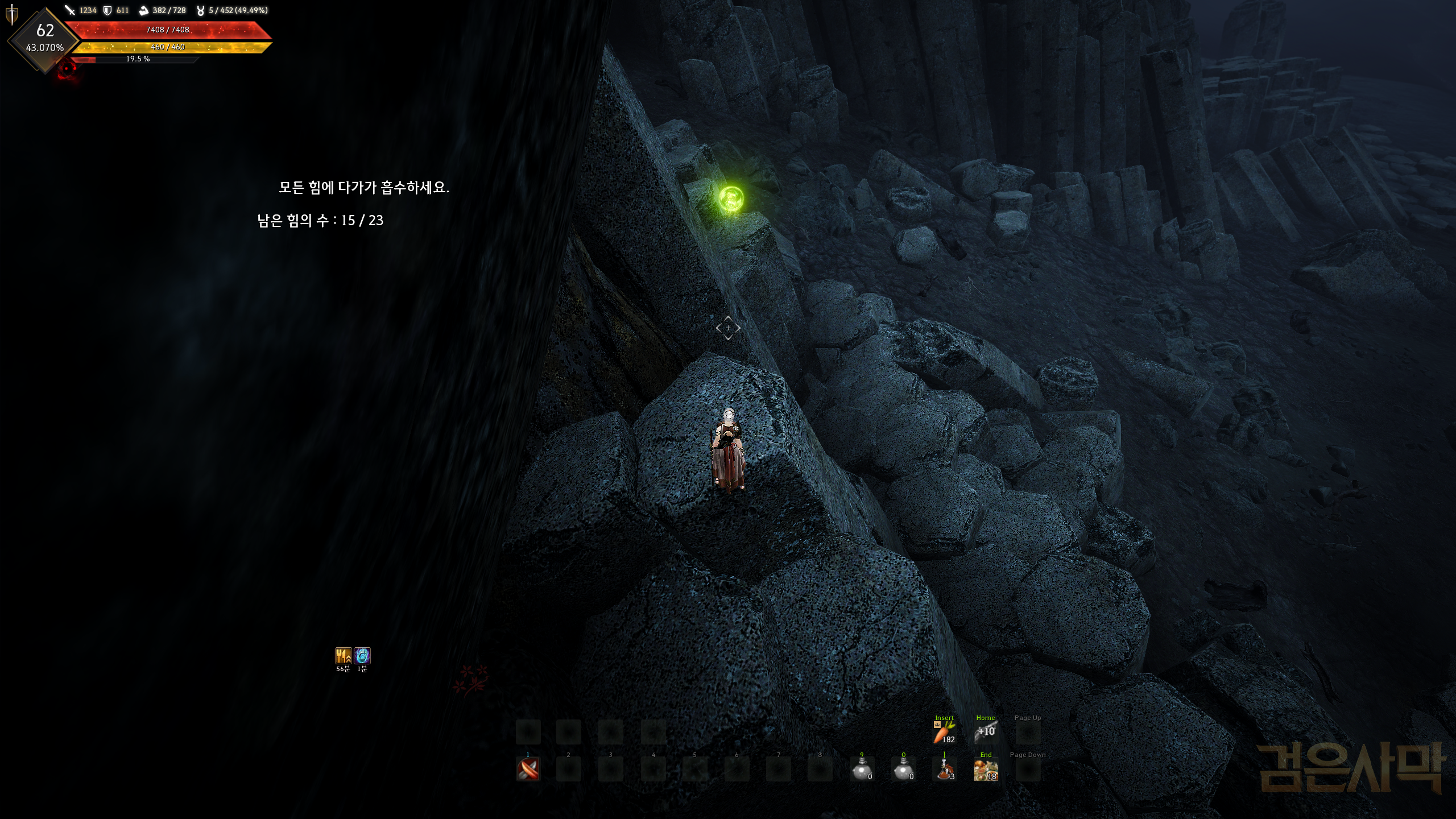Inspect the fork and knife food buff
The height and width of the screenshot is (819, 1456).
click(343, 656)
